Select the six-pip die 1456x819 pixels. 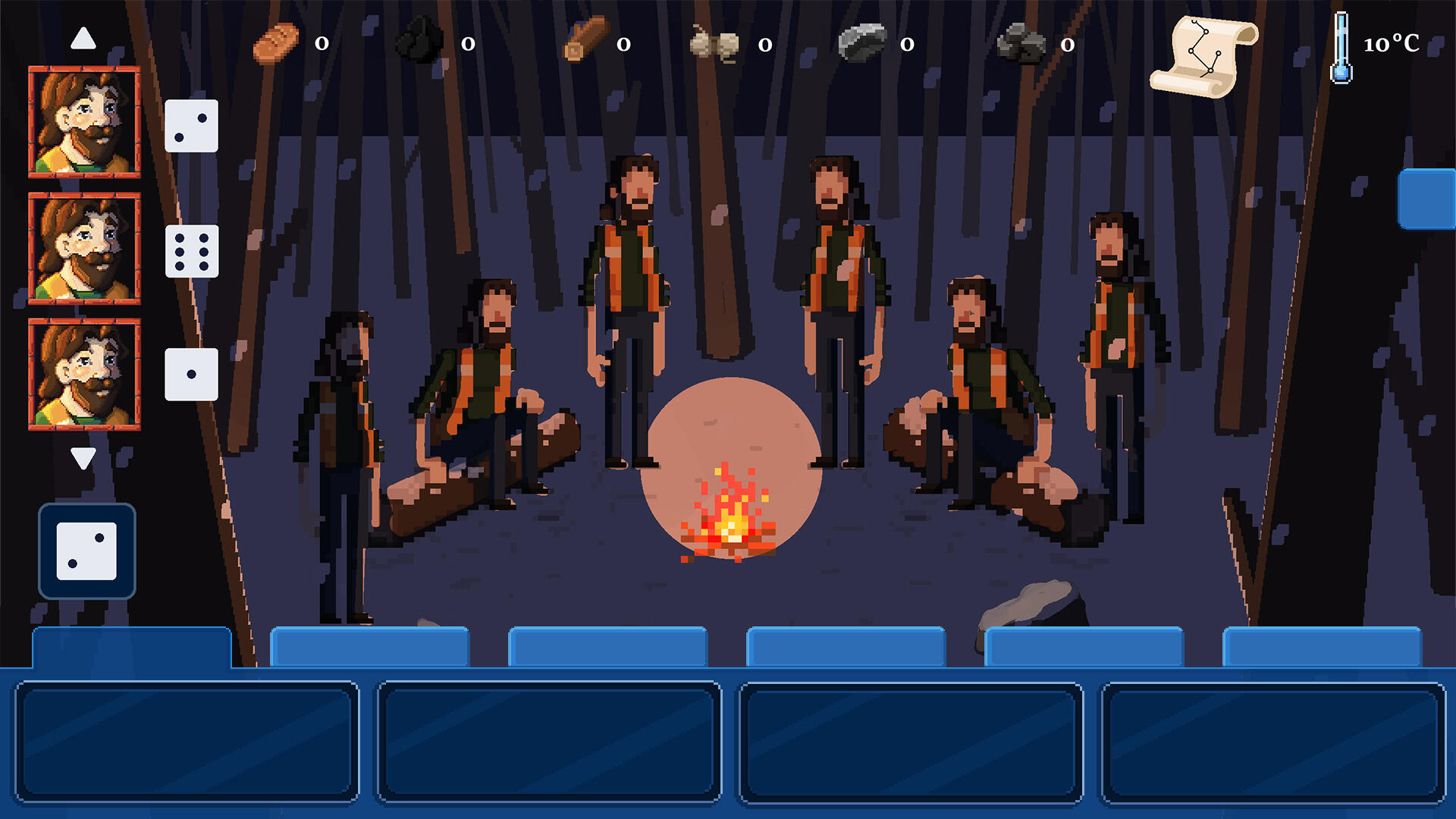(x=192, y=251)
